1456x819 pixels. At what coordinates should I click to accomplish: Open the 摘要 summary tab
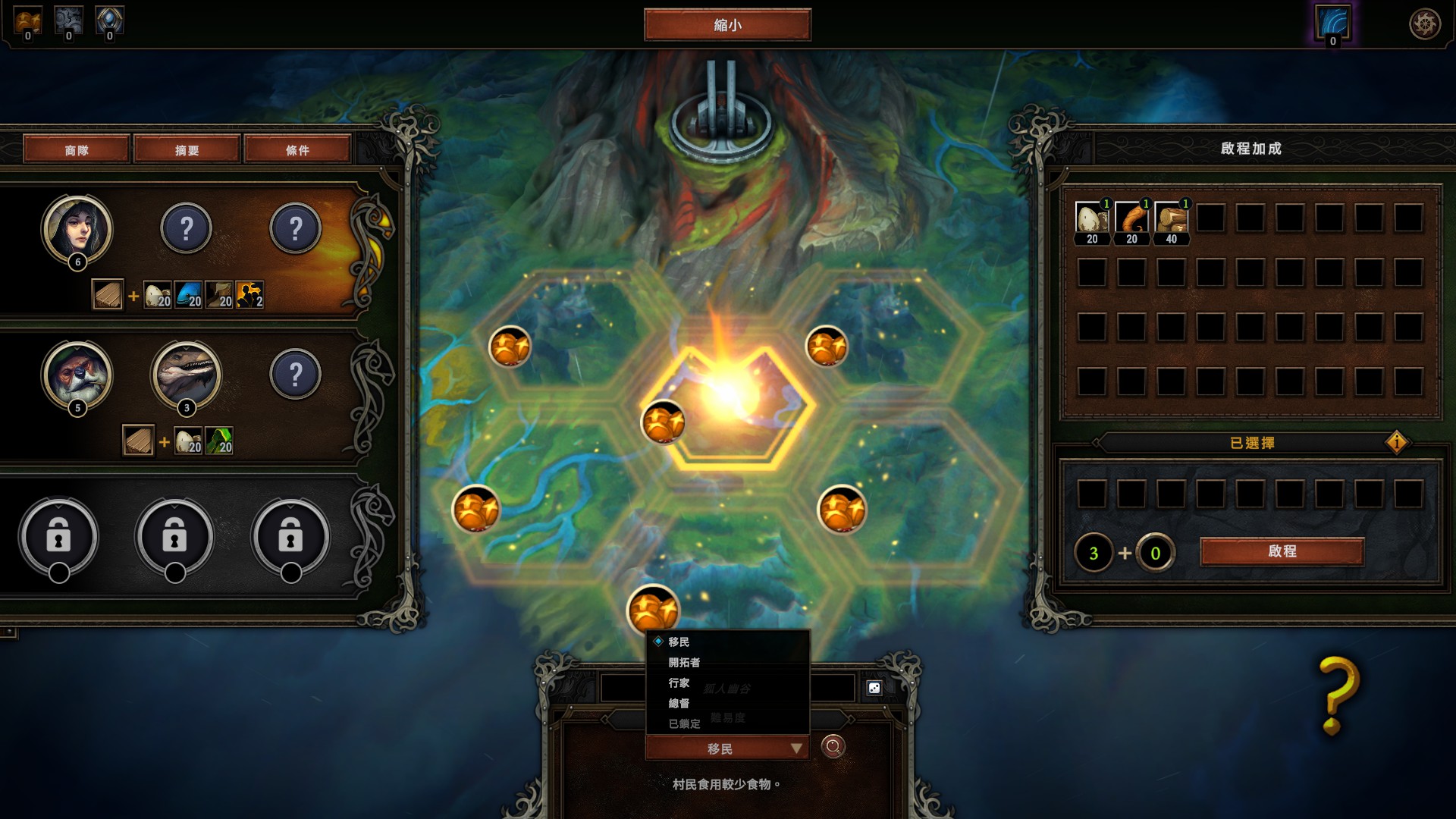pyautogui.click(x=187, y=149)
